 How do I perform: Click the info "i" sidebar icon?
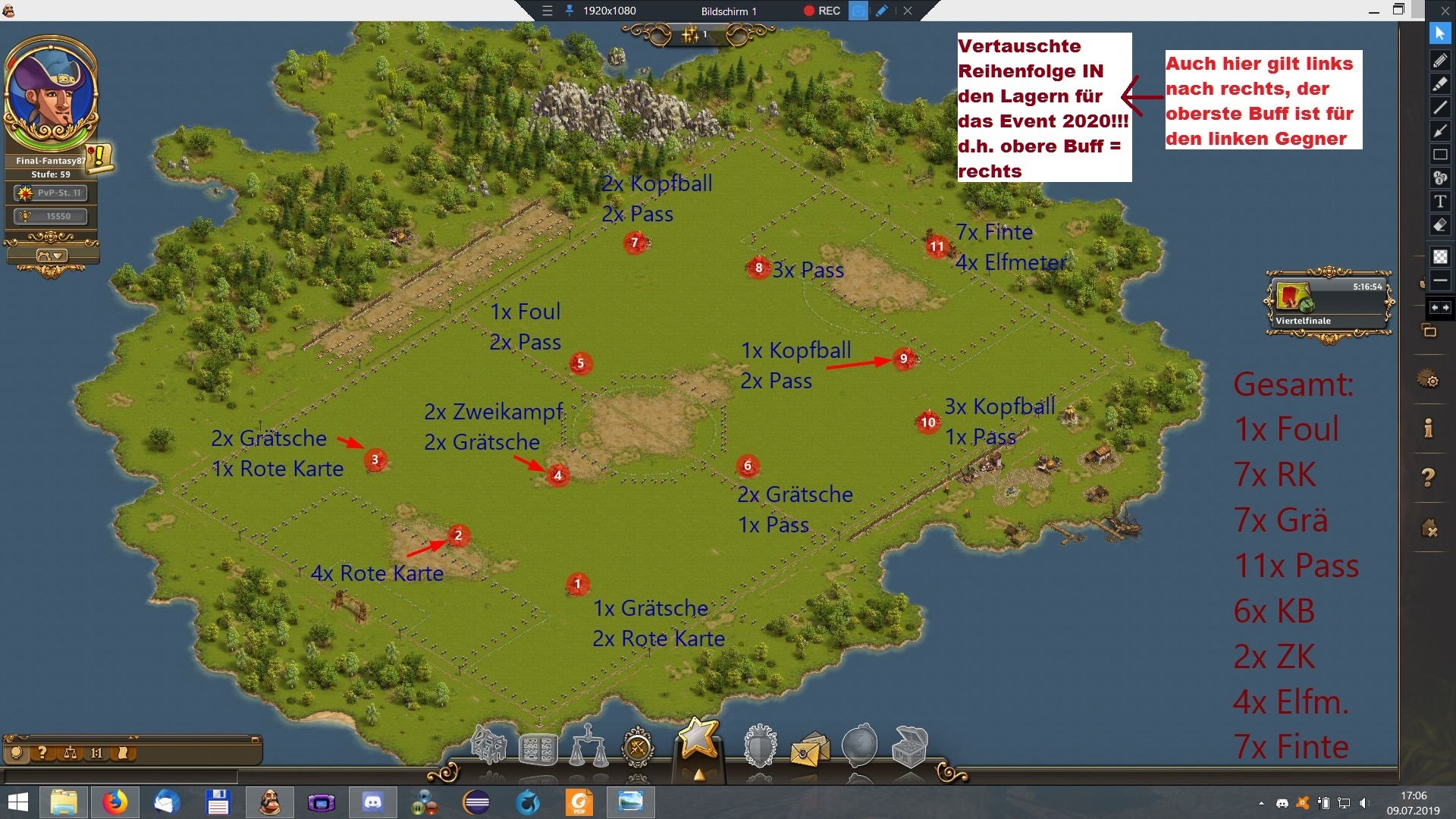click(1429, 429)
